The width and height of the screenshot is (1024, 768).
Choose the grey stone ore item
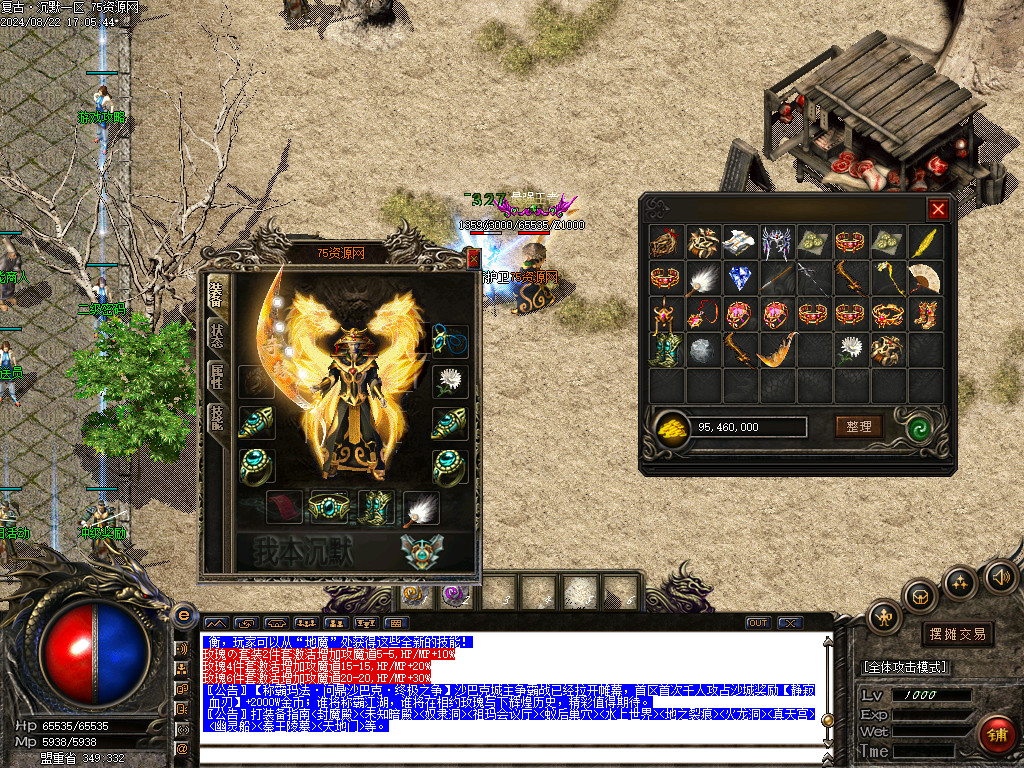pos(702,350)
